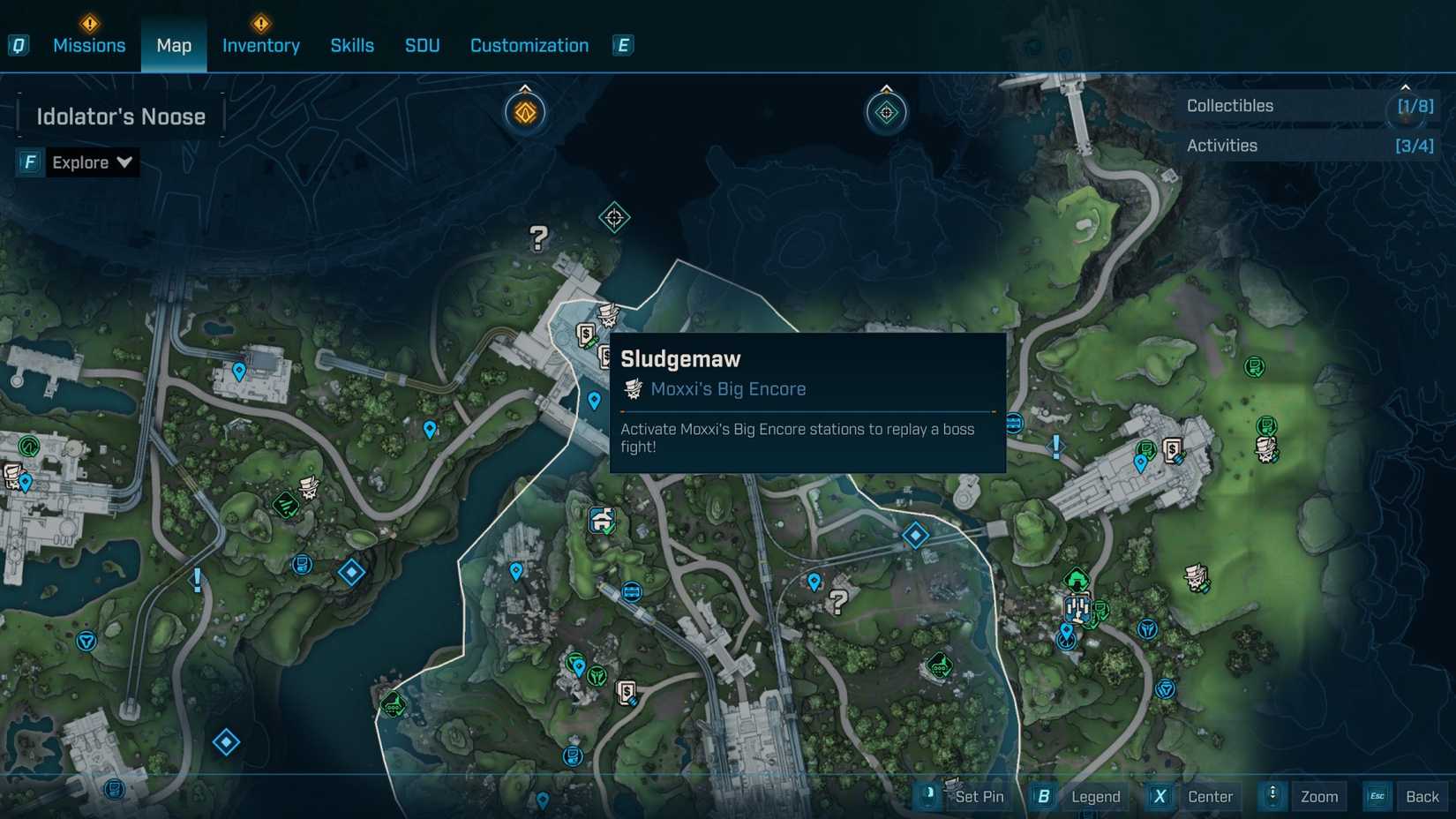Image resolution: width=1456 pixels, height=819 pixels.
Task: Click the blue waypoint pin near the dam
Action: pos(594,399)
